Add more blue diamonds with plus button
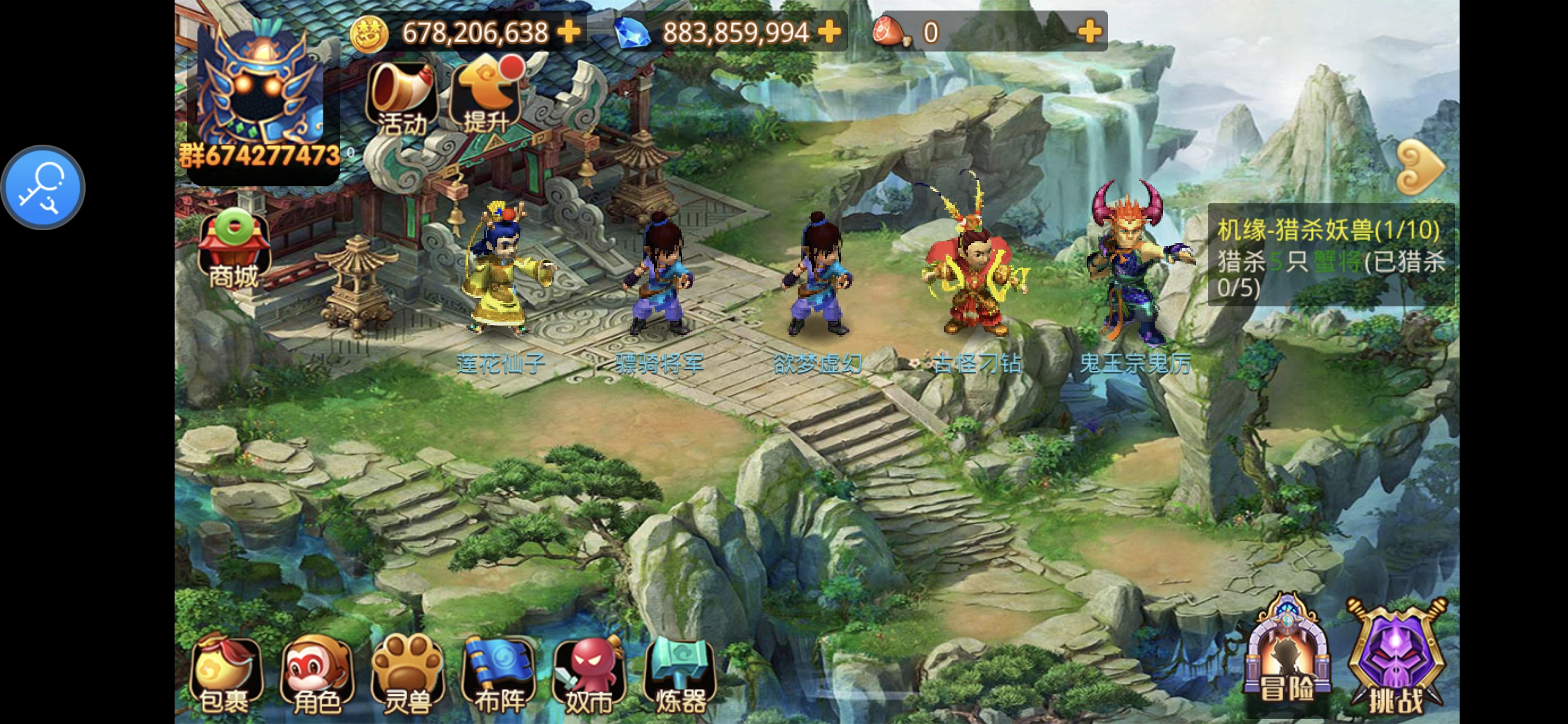This screenshot has width=1568, height=724. (x=829, y=32)
